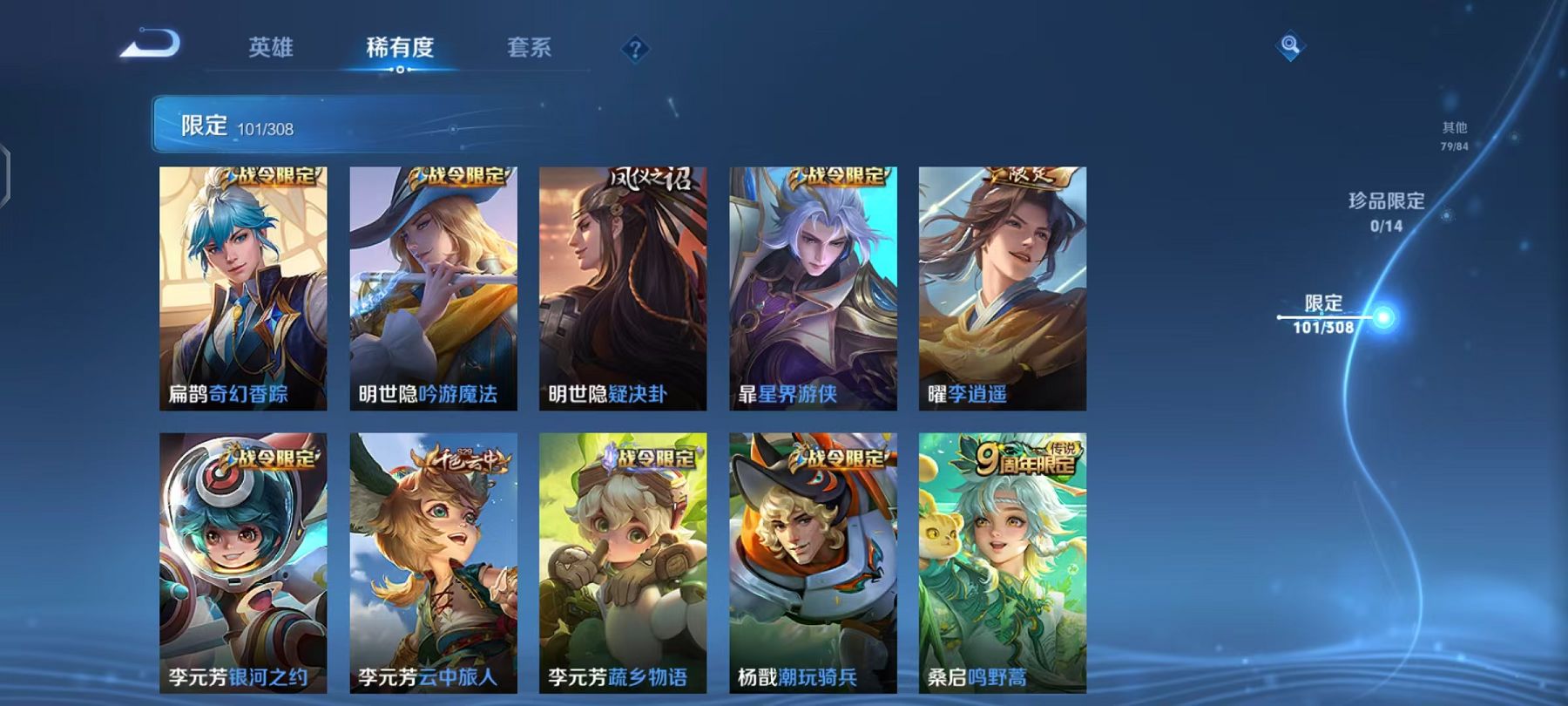Open the help question mark icon beside the tabs
Viewport: 1568px width, 706px height.
point(634,48)
